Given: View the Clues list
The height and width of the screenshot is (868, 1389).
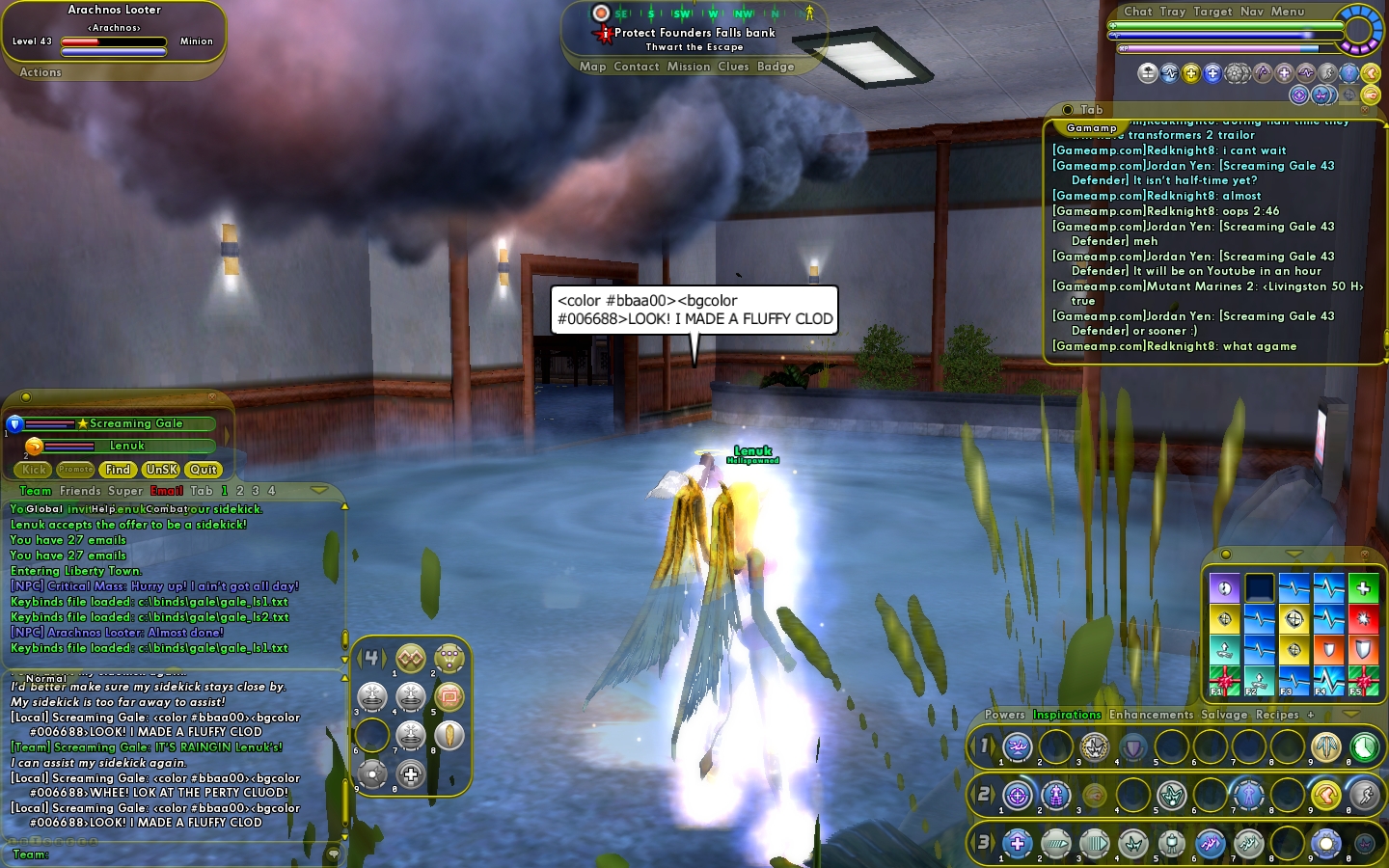Looking at the screenshot, I should (x=733, y=67).
